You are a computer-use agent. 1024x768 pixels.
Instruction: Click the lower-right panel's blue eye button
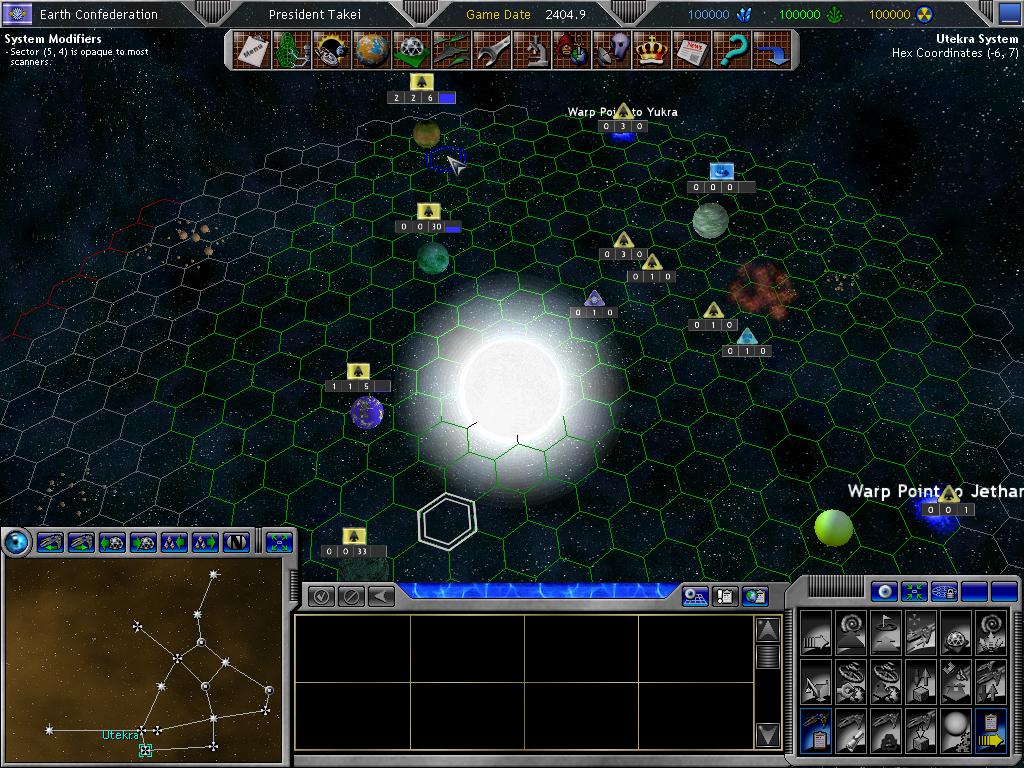(x=883, y=591)
